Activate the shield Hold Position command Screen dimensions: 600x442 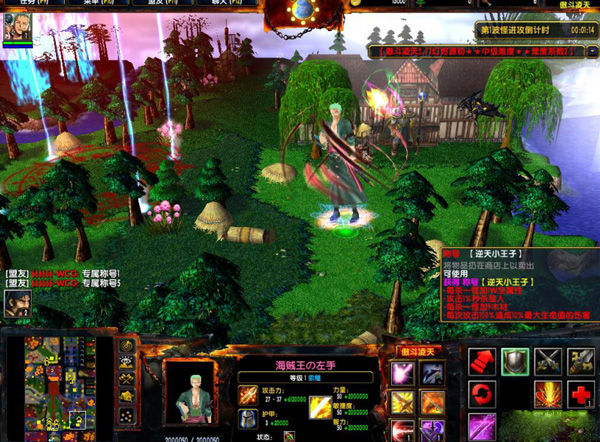tap(515, 361)
